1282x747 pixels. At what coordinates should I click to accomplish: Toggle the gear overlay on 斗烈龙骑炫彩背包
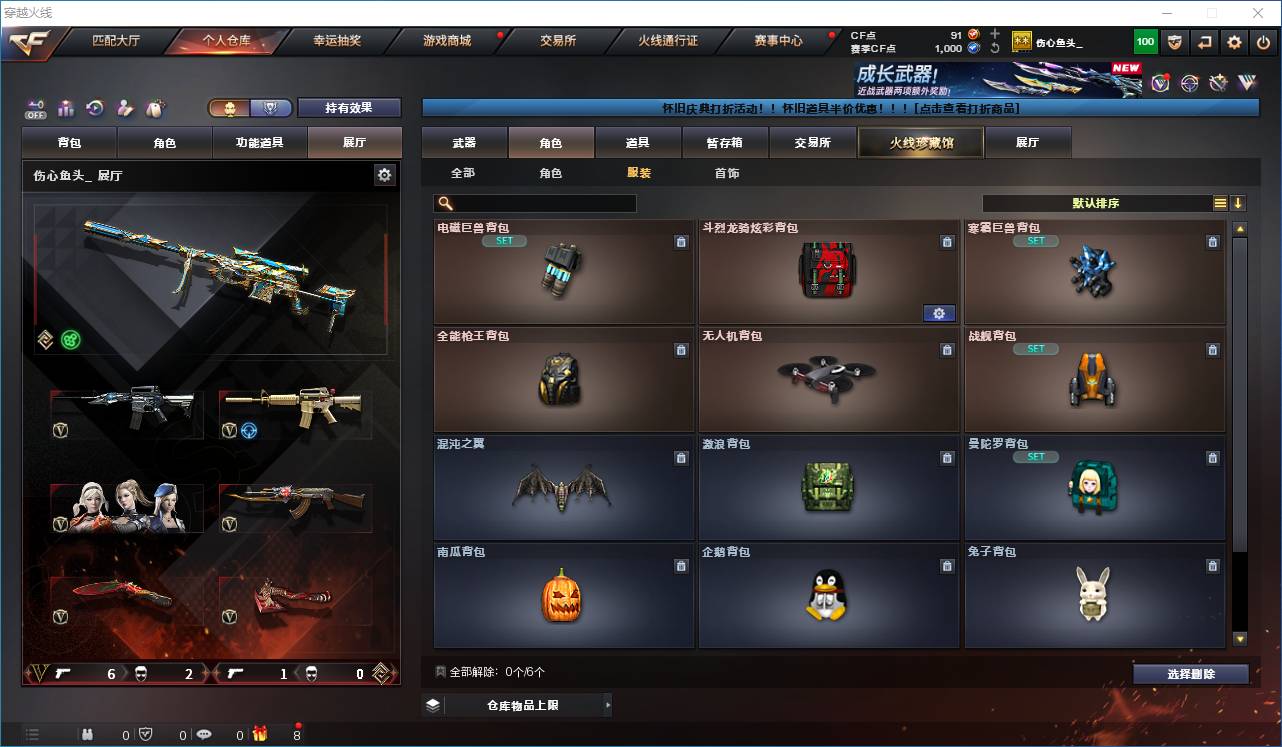pyautogui.click(x=939, y=313)
